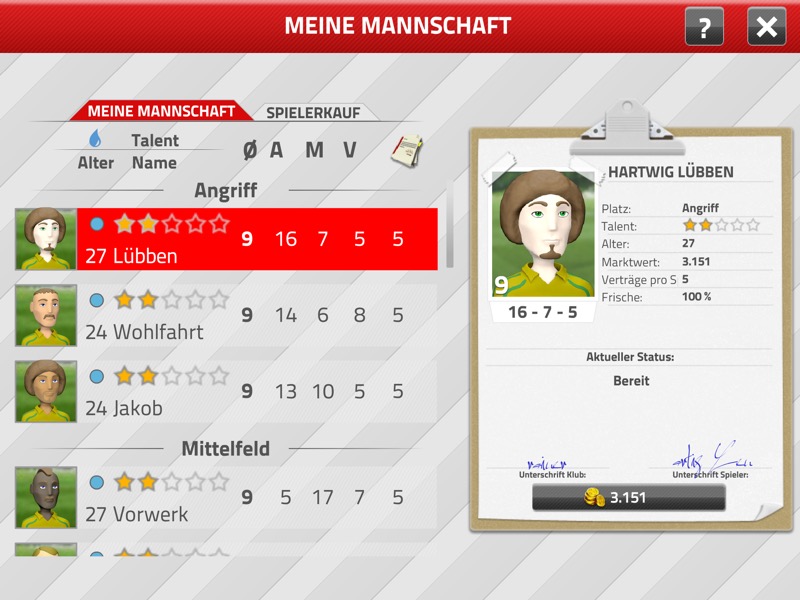800x600 pixels.
Task: Sort players by the Talent header
Action: click(155, 141)
